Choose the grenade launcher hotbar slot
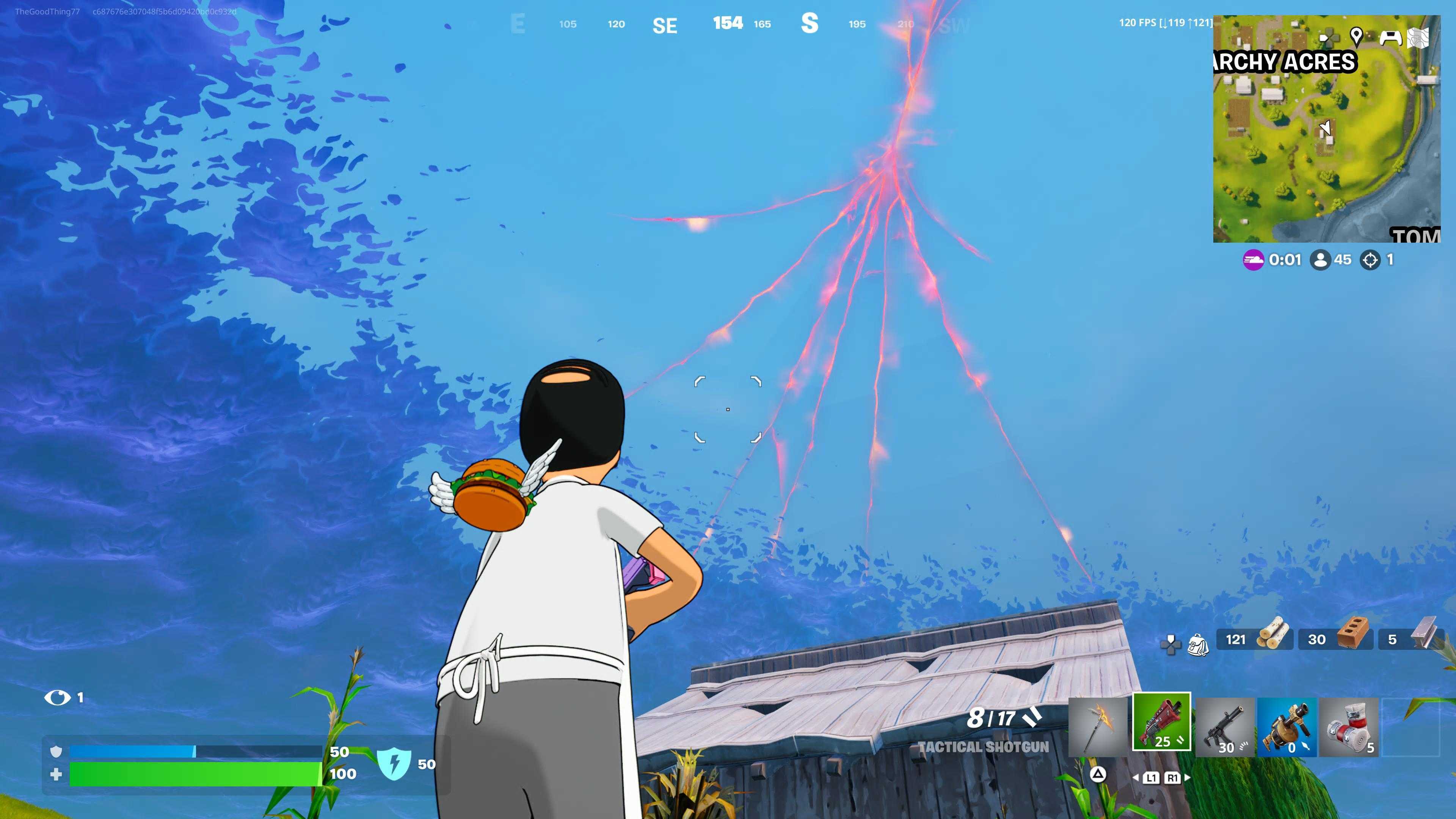This screenshot has width=1456, height=819. [1287, 727]
